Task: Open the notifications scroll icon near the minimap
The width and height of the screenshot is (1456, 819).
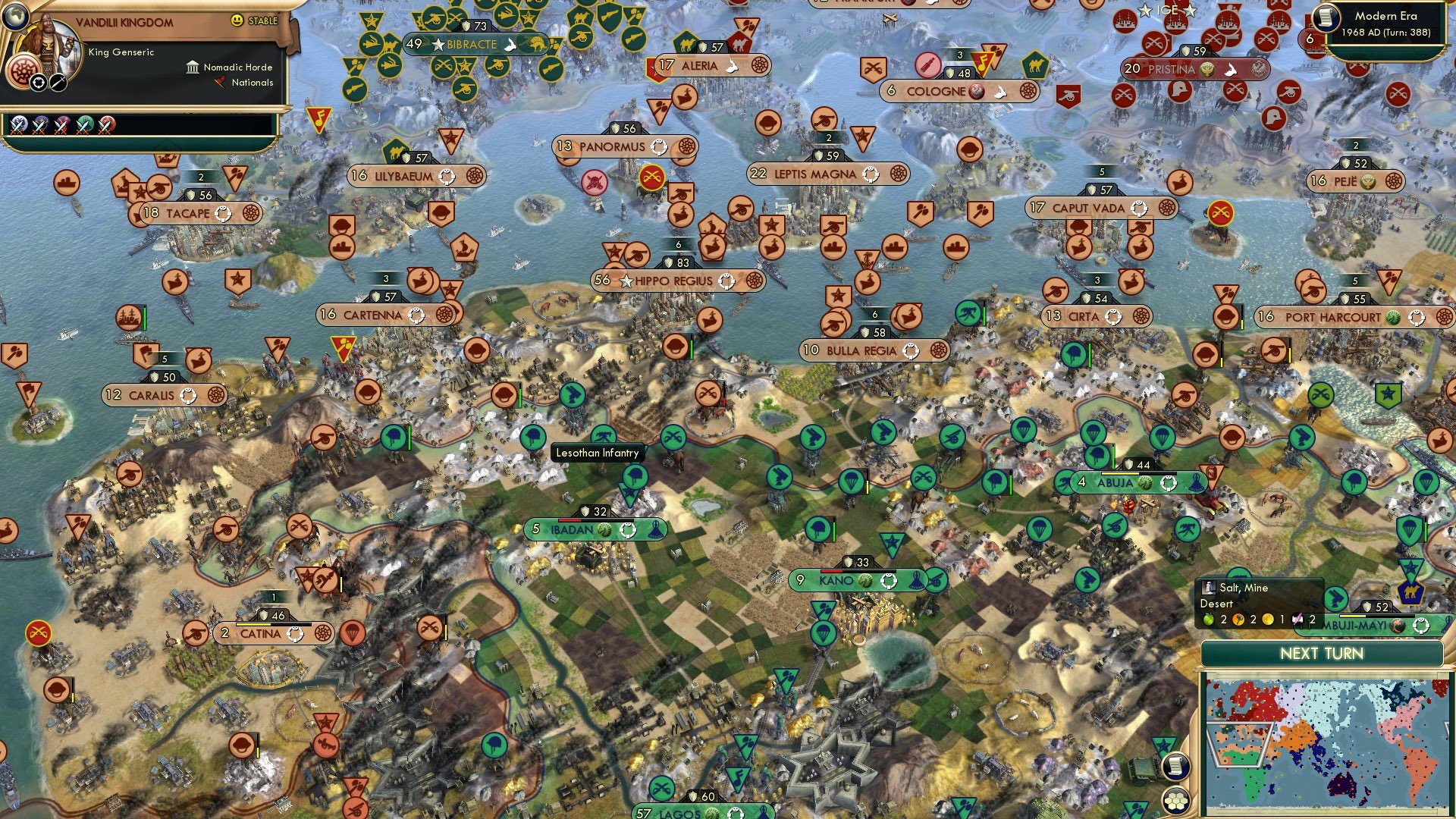Action: tap(1175, 767)
